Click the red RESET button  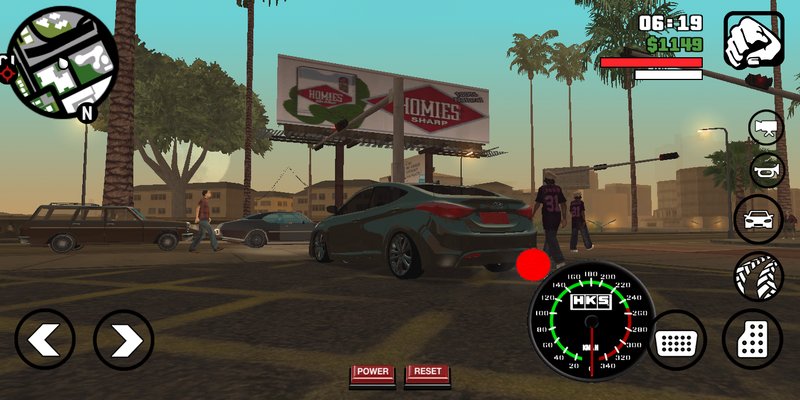point(427,373)
